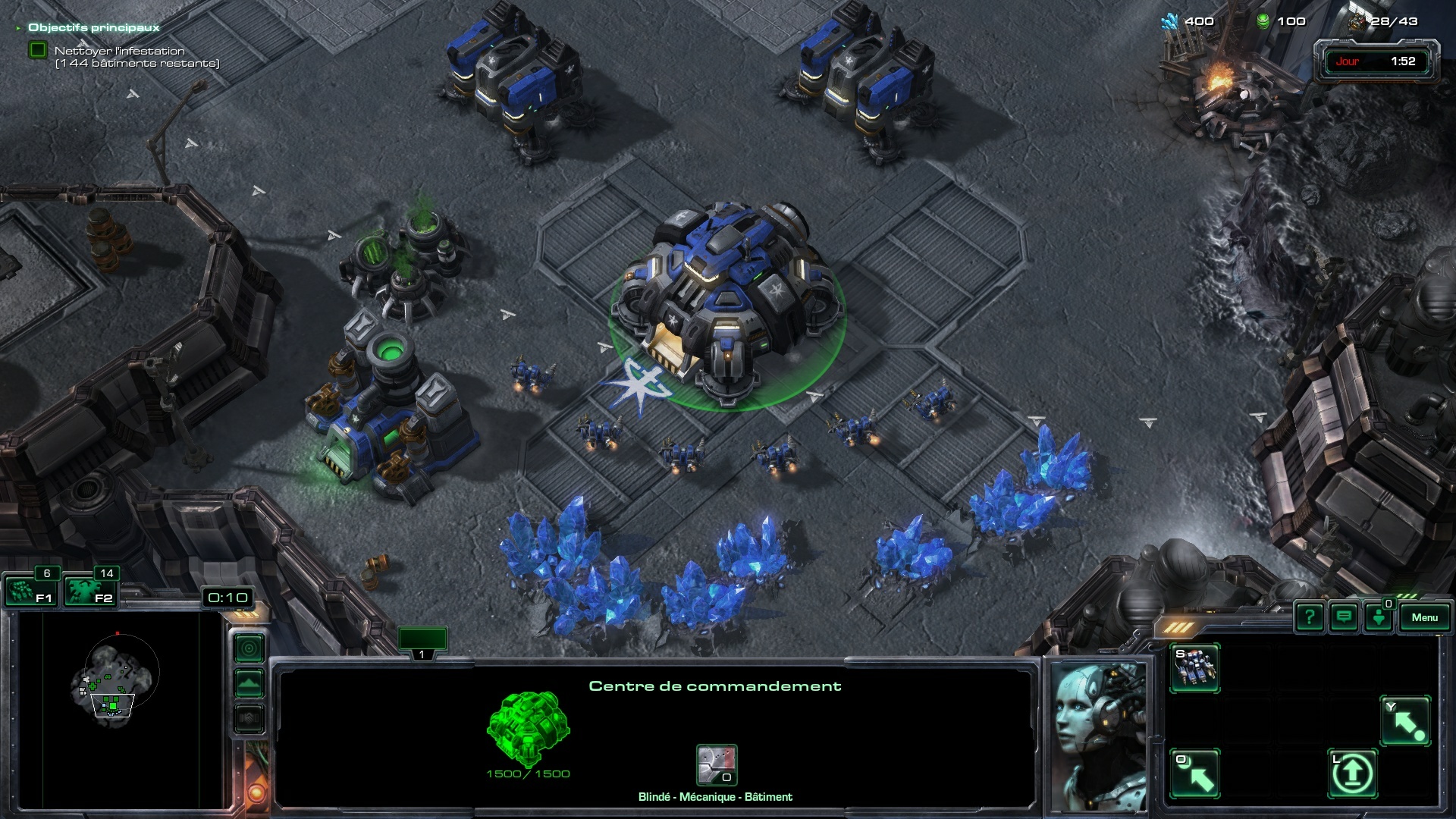Train an SCV from the command card
This screenshot has height=819, width=1456.
click(1195, 667)
